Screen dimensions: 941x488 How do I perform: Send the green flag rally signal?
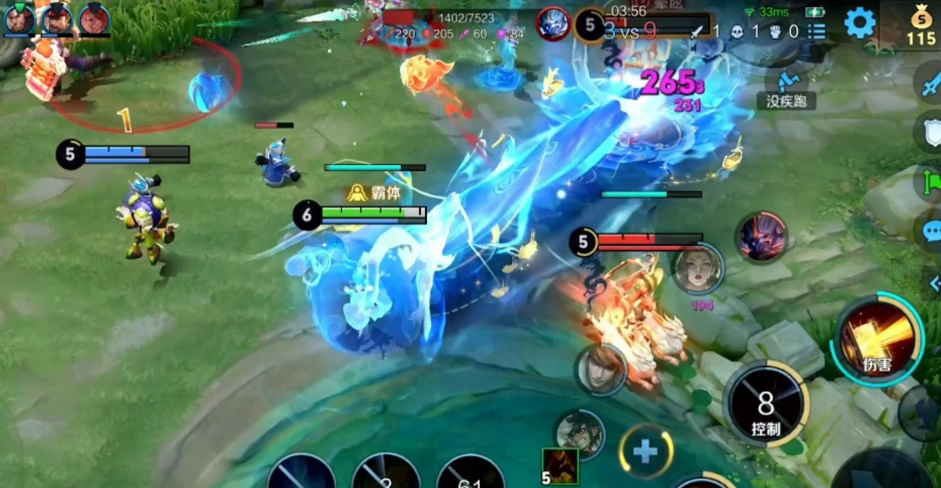pyautogui.click(x=931, y=182)
